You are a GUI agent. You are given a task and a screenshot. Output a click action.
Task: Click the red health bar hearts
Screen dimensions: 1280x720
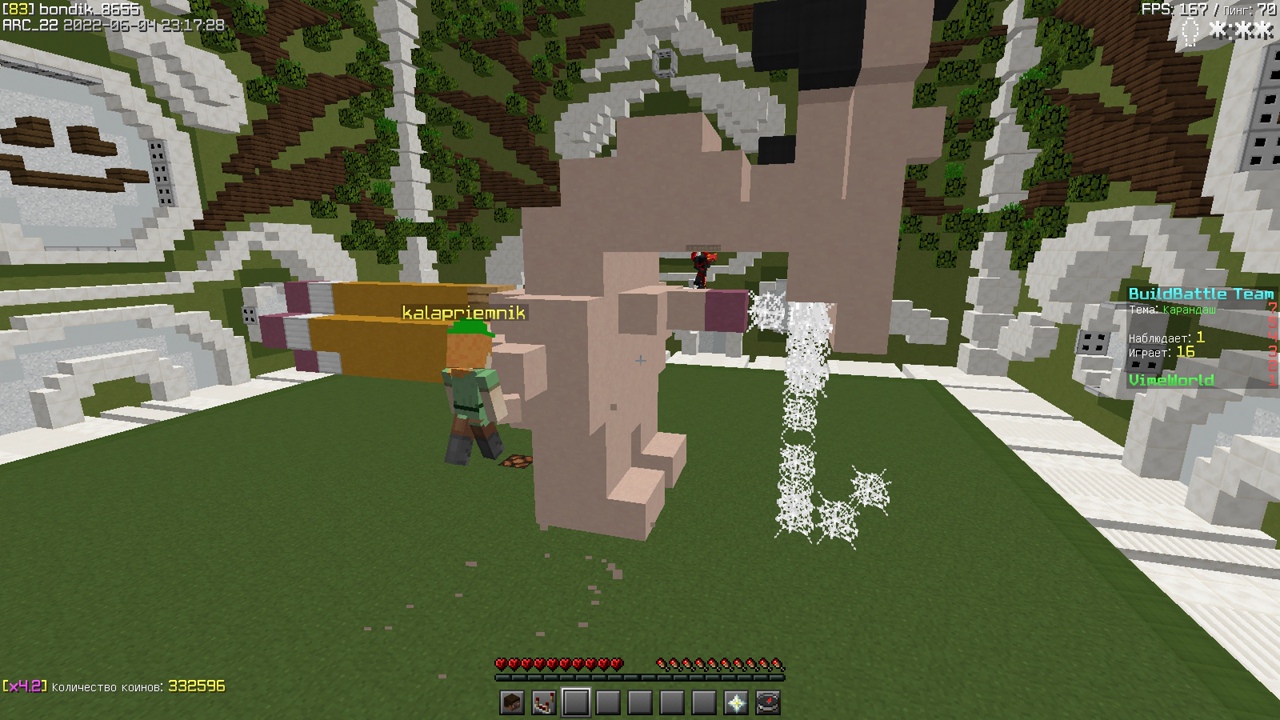point(555,661)
